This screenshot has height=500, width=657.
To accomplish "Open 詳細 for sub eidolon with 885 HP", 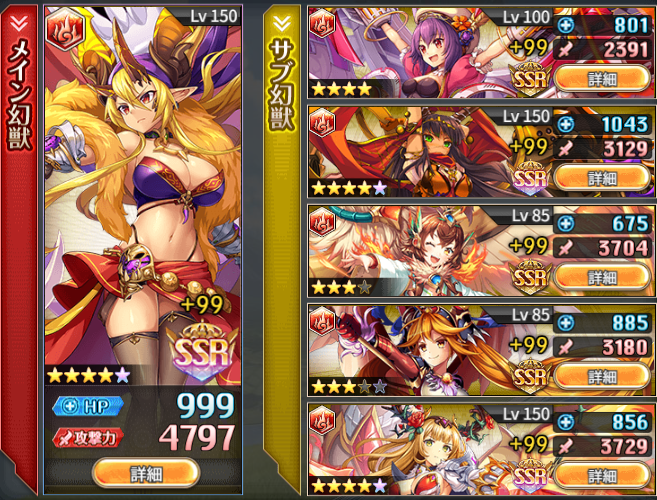I will [602, 375].
